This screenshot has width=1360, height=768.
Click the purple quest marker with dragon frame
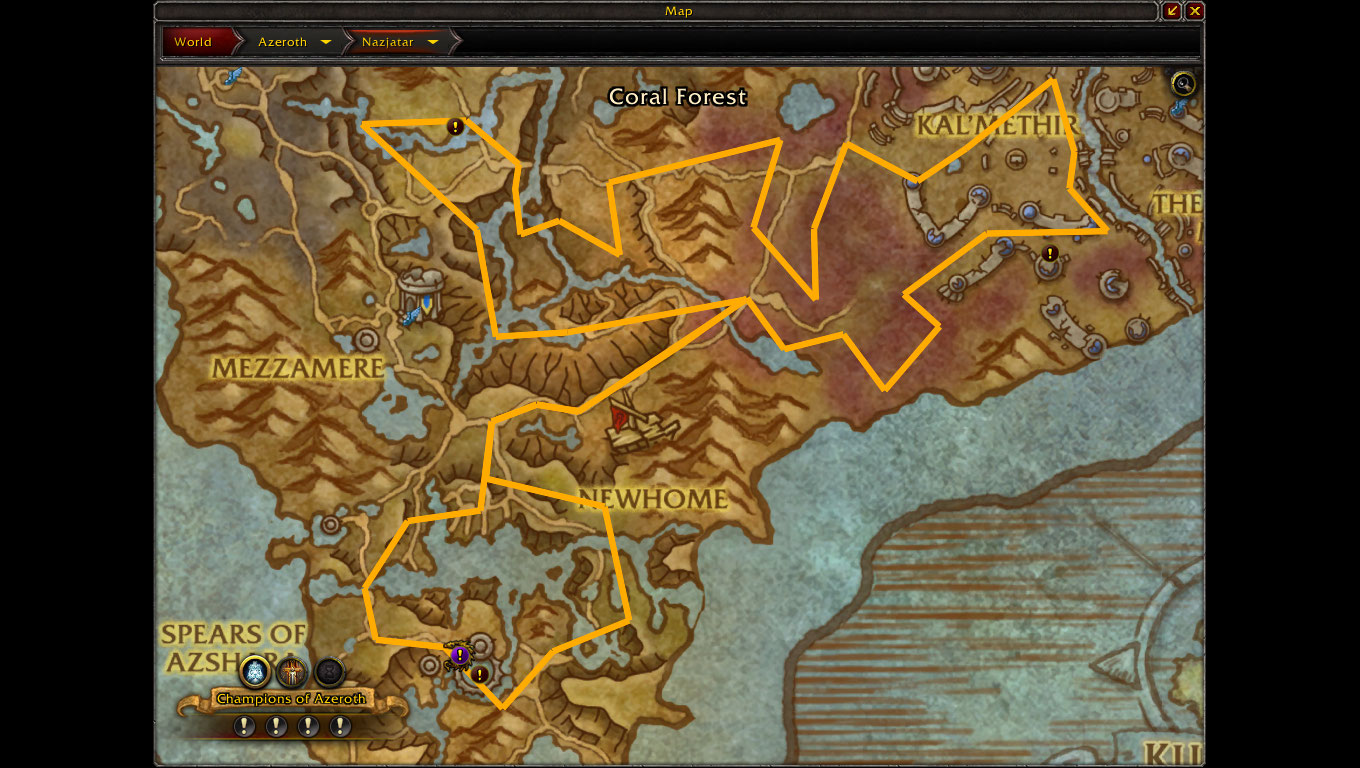tap(459, 655)
